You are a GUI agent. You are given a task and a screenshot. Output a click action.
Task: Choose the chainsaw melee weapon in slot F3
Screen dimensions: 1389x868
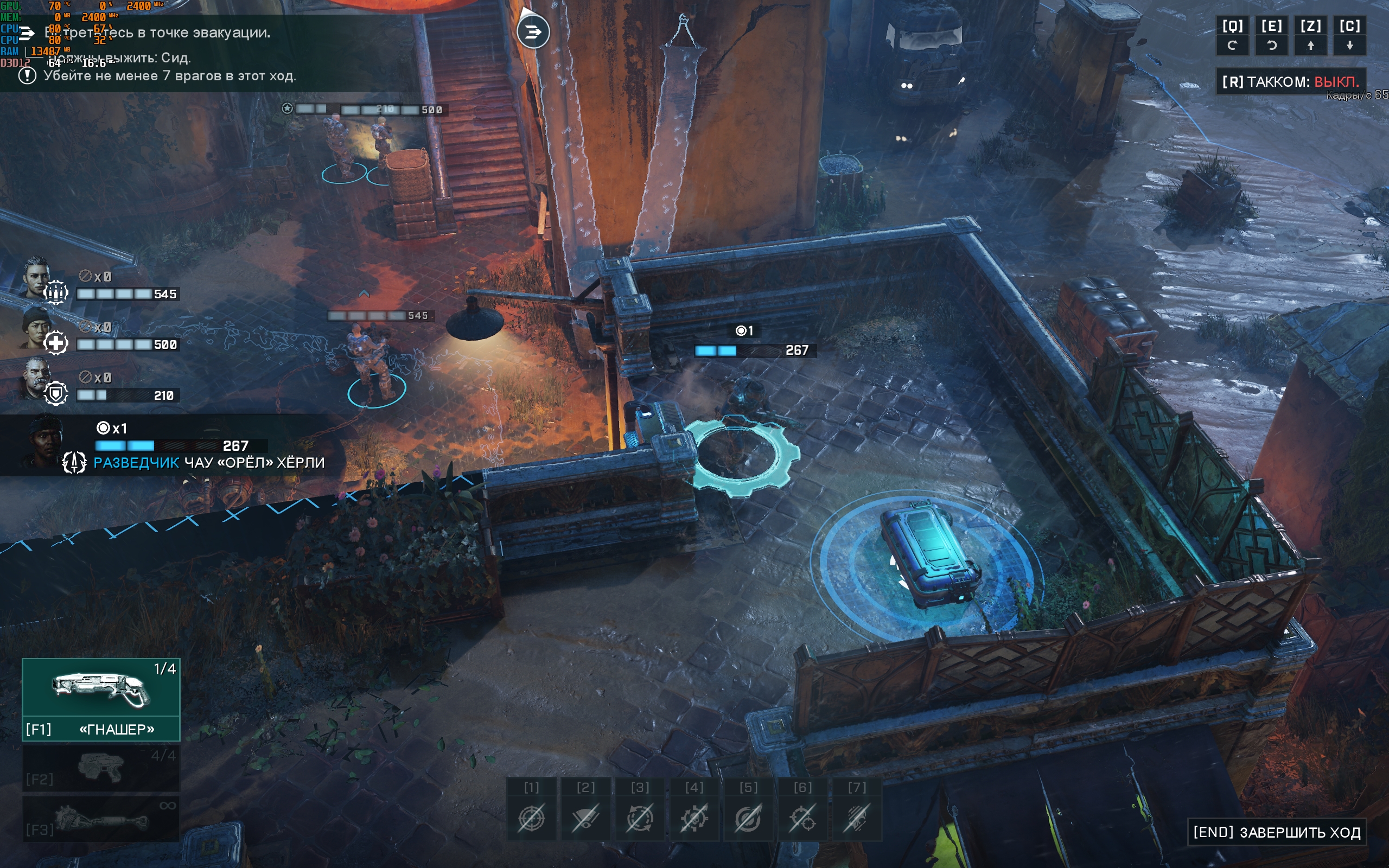point(101,818)
